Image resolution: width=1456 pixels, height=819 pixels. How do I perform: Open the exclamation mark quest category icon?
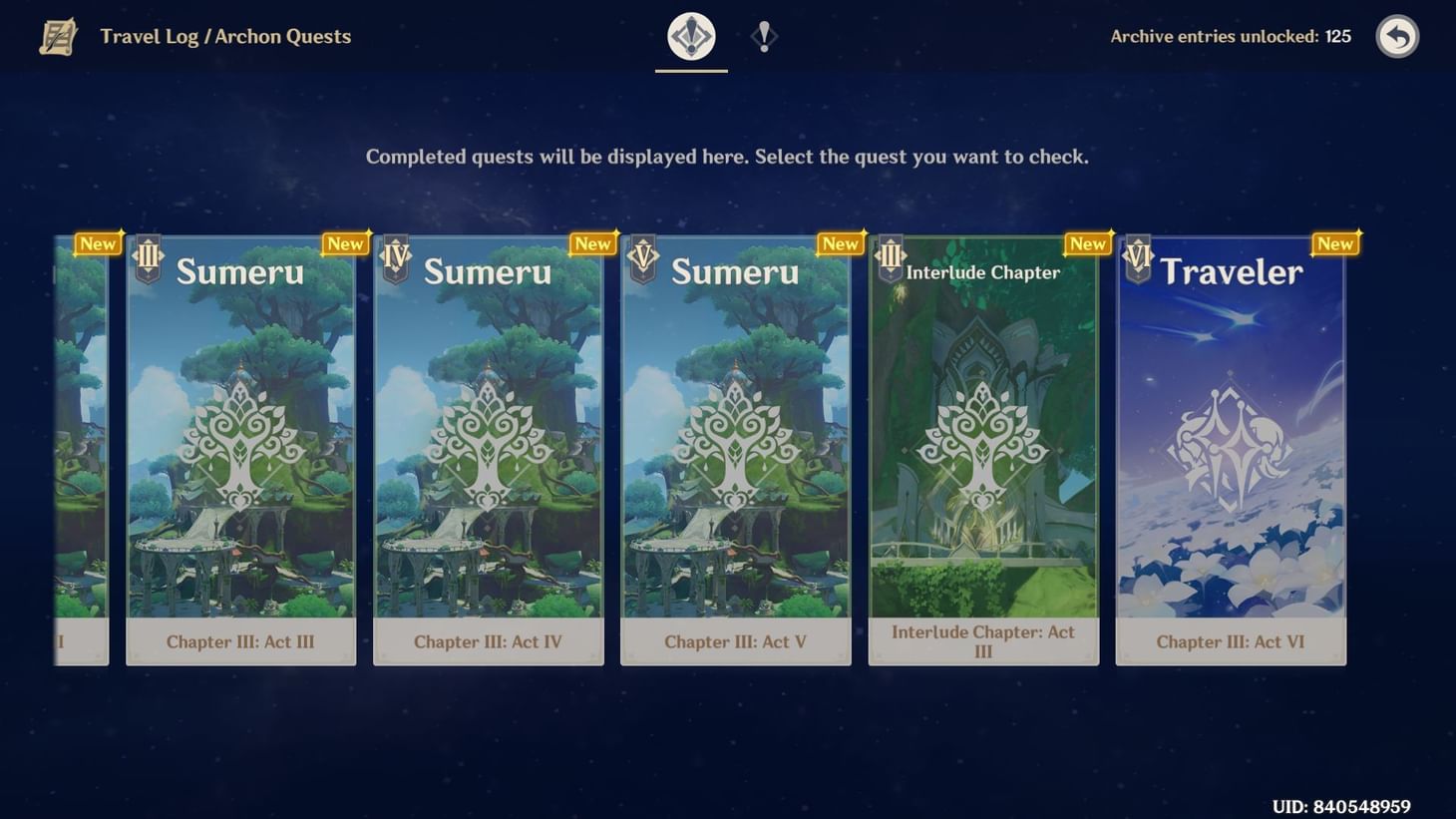click(763, 38)
